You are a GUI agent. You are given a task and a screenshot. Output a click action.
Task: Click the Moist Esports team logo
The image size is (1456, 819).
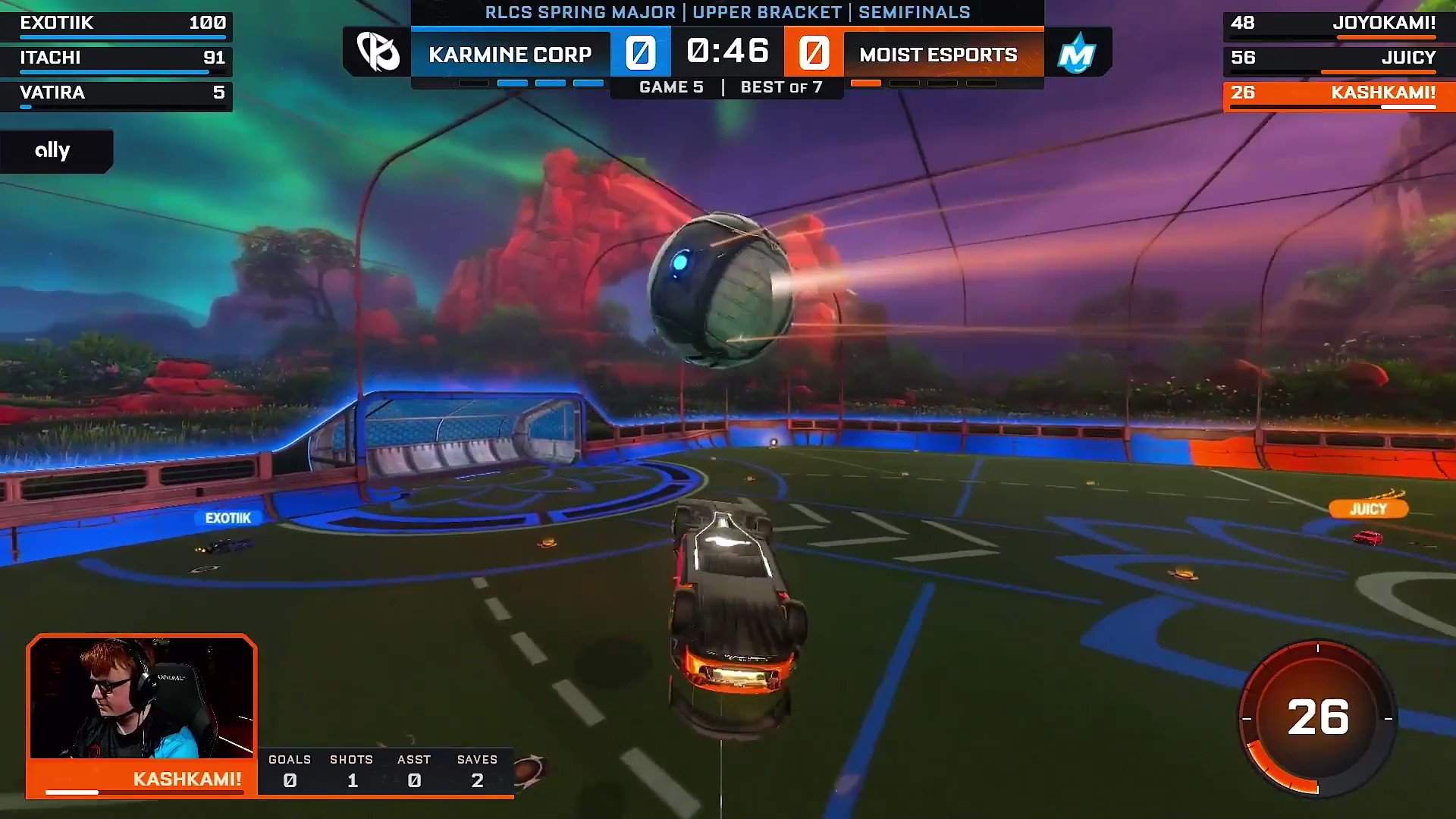[x=1079, y=52]
